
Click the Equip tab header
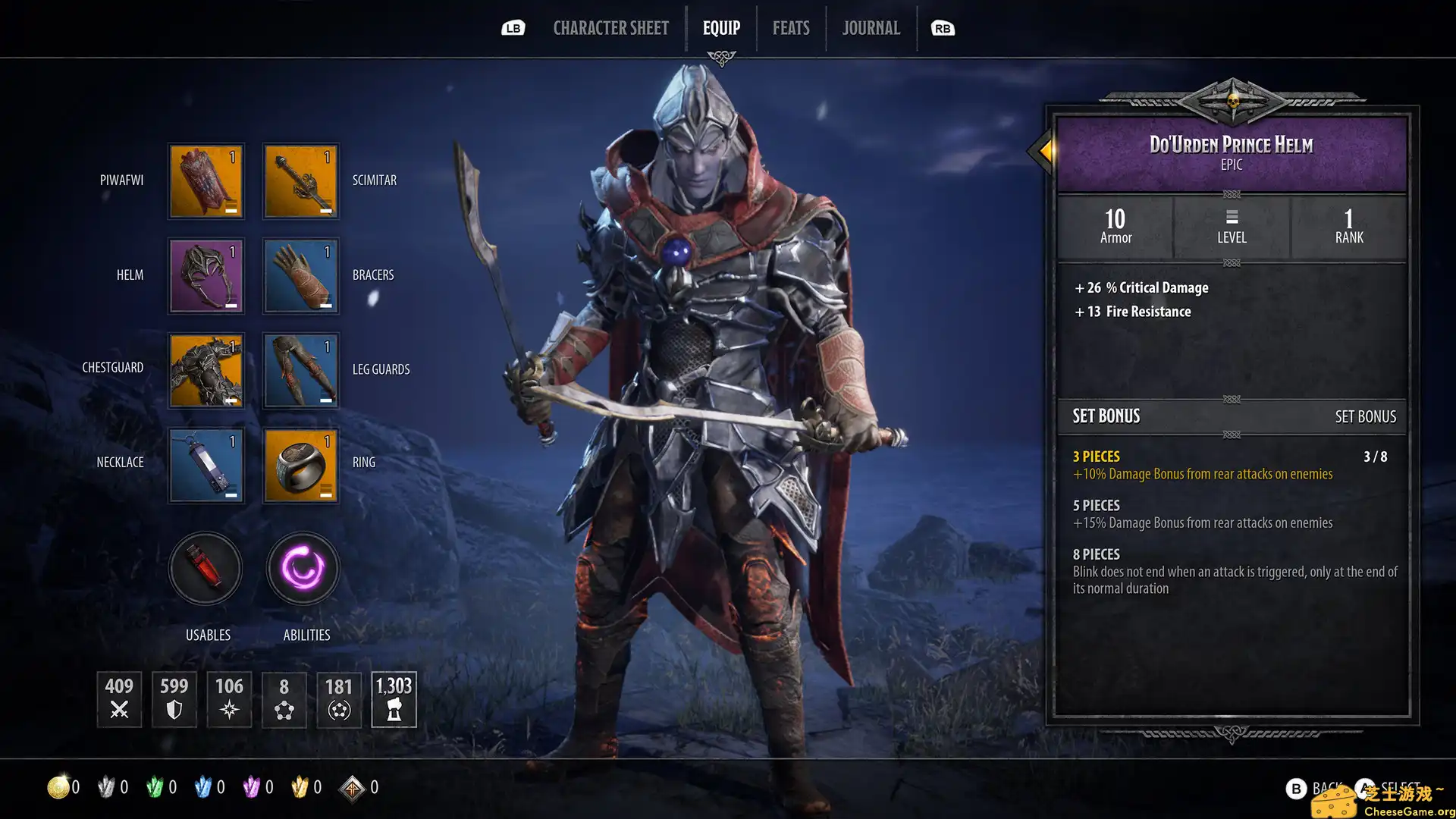(721, 28)
